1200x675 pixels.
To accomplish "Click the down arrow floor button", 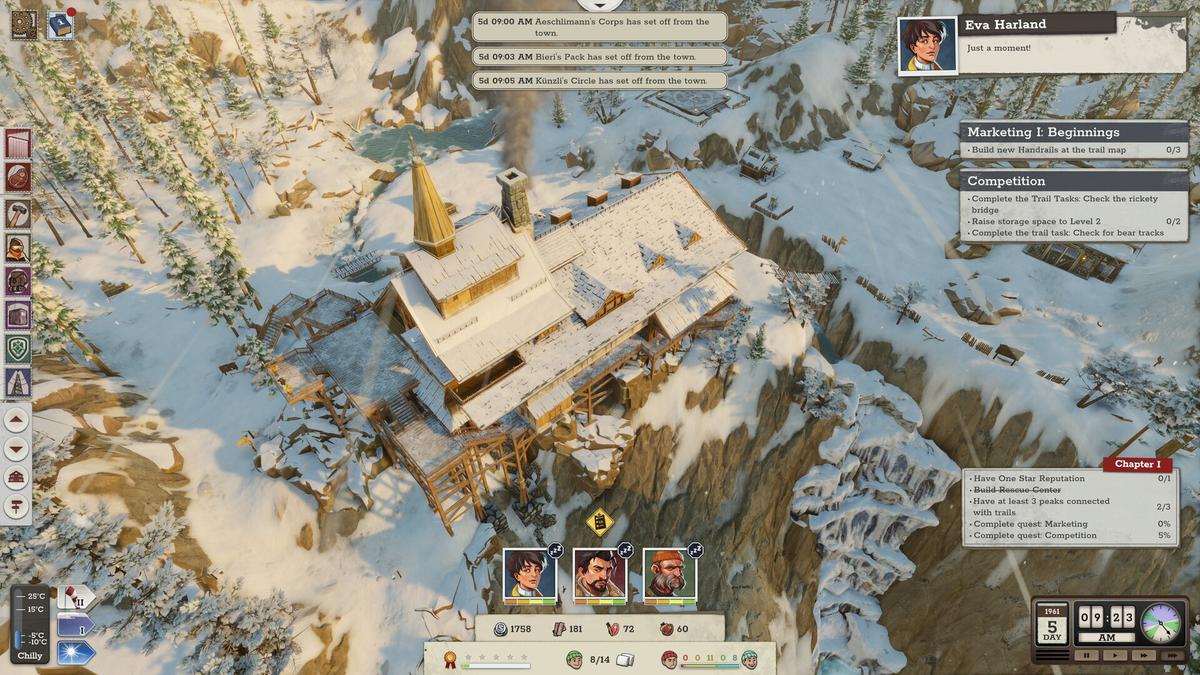I will coord(17,448).
